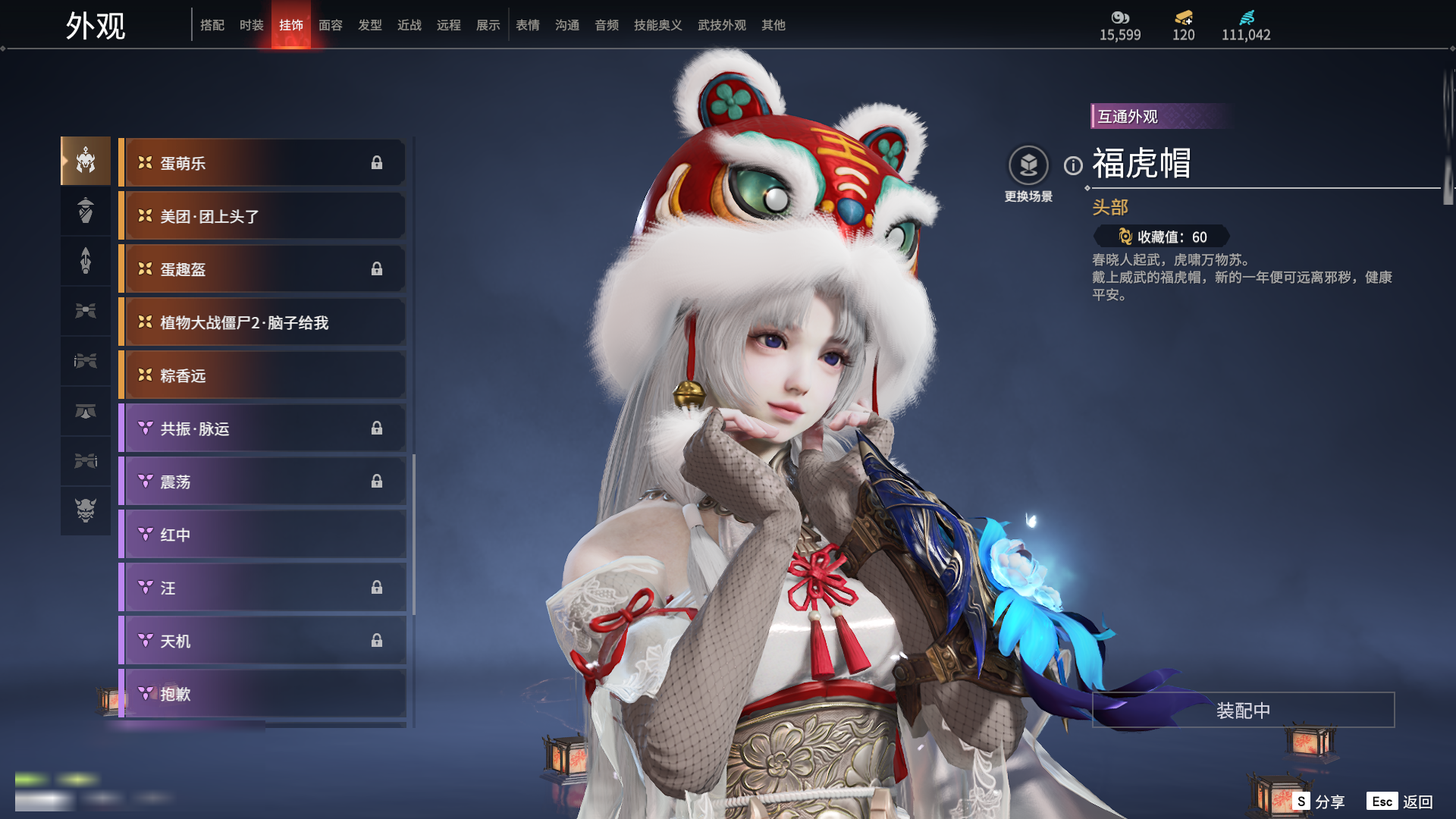This screenshot has height=819, width=1456.
Task: Click the 更换场景 scene change icon
Action: tap(1028, 165)
